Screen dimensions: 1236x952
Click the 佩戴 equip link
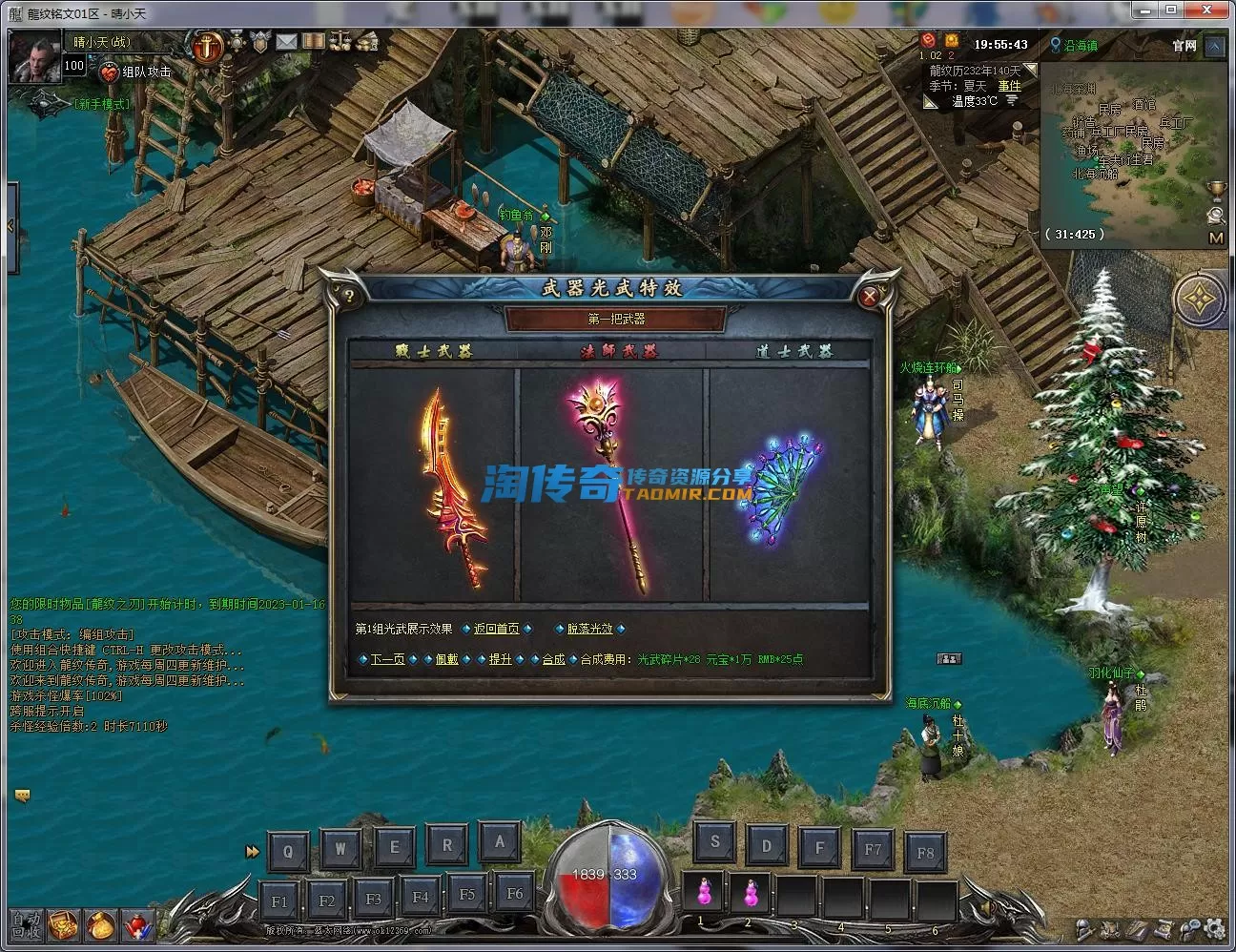coord(446,659)
